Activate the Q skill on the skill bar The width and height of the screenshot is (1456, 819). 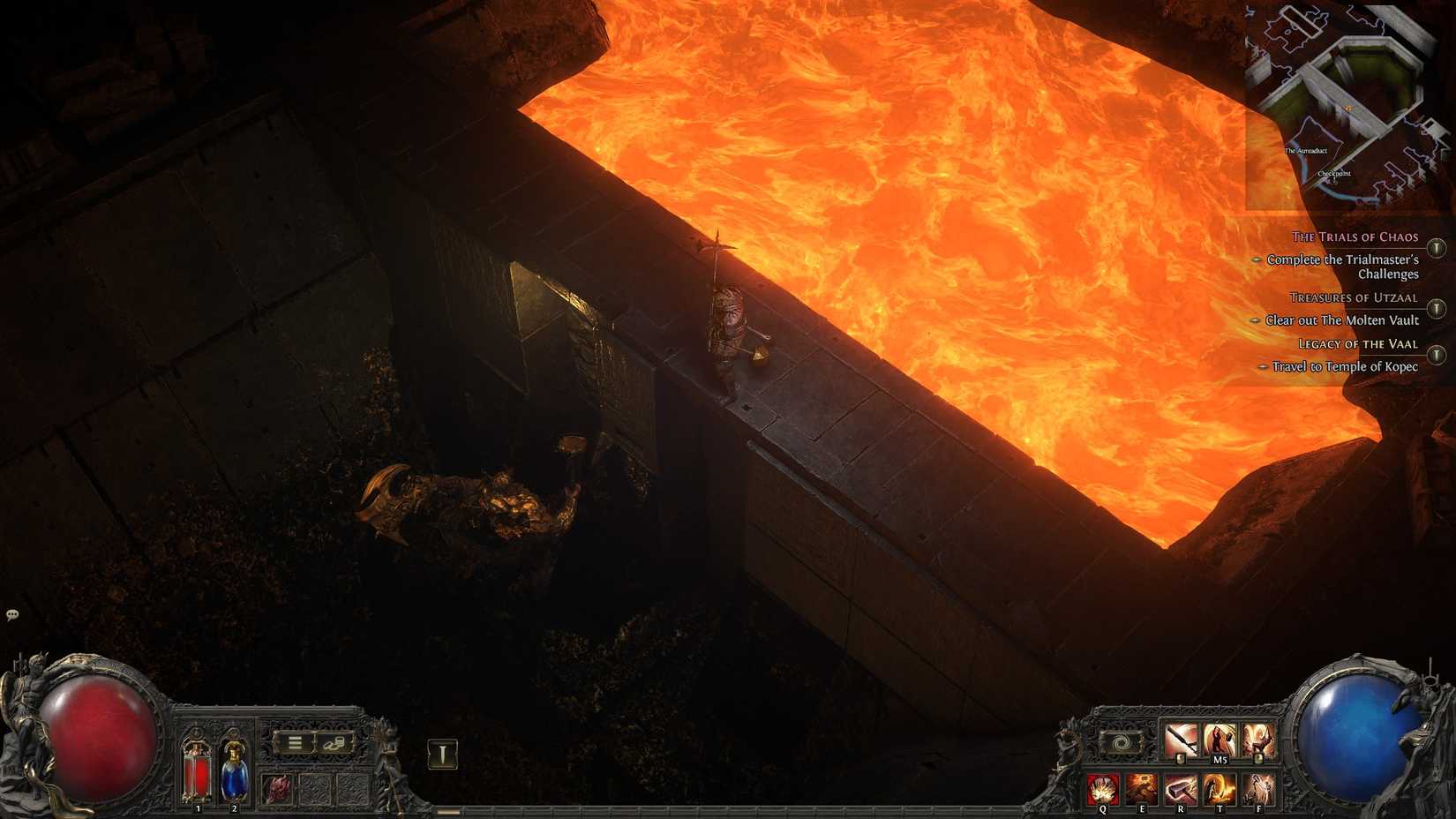(x=1102, y=790)
